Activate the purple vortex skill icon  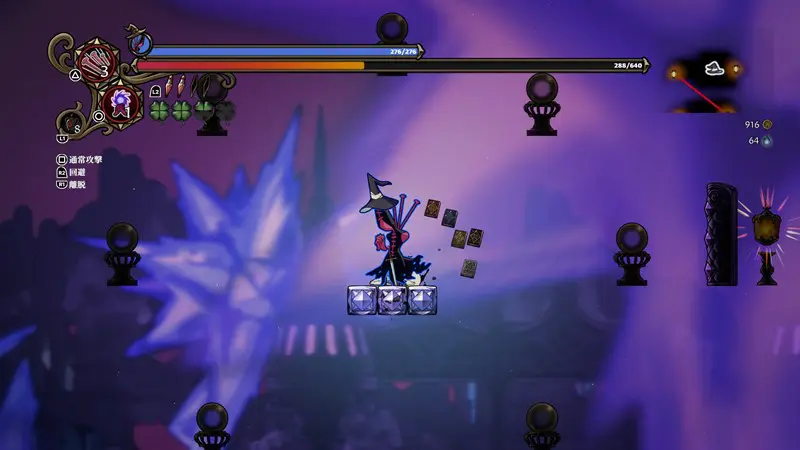(x=122, y=103)
